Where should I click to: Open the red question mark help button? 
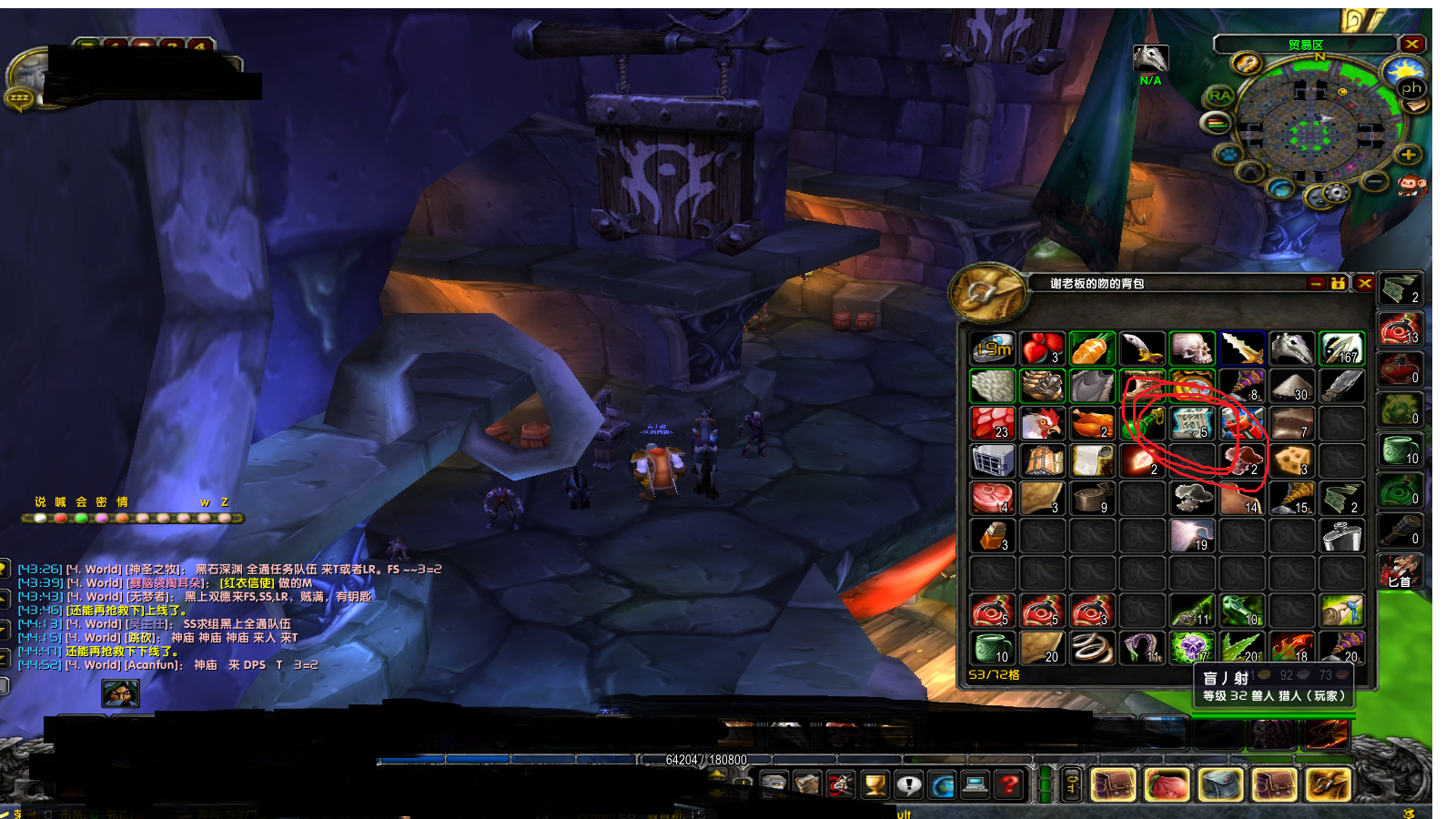click(1008, 784)
